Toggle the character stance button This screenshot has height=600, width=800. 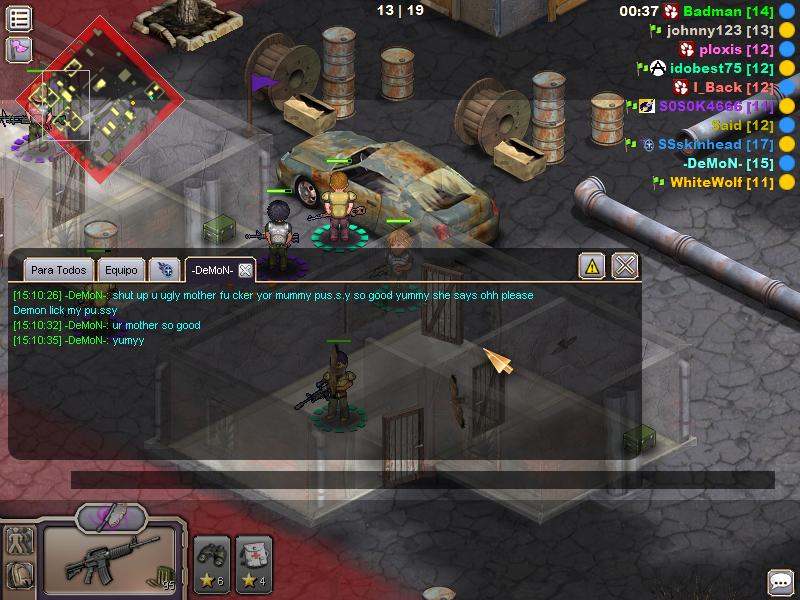[x=19, y=541]
